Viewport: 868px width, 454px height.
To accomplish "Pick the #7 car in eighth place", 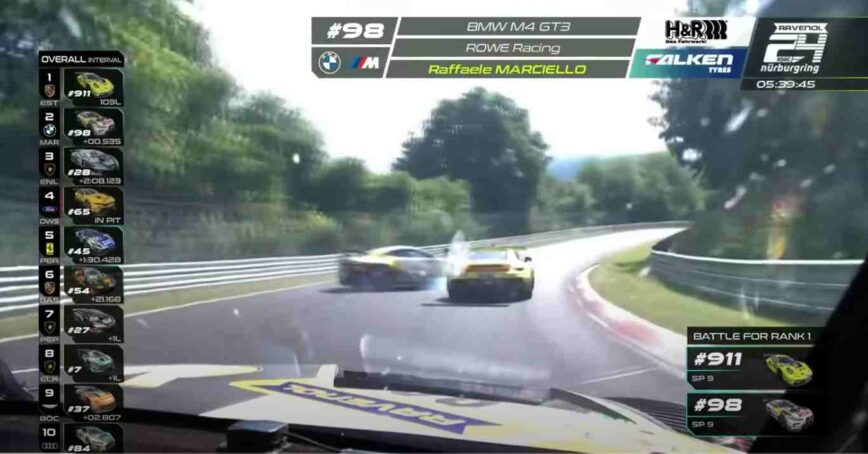I will click(93, 362).
